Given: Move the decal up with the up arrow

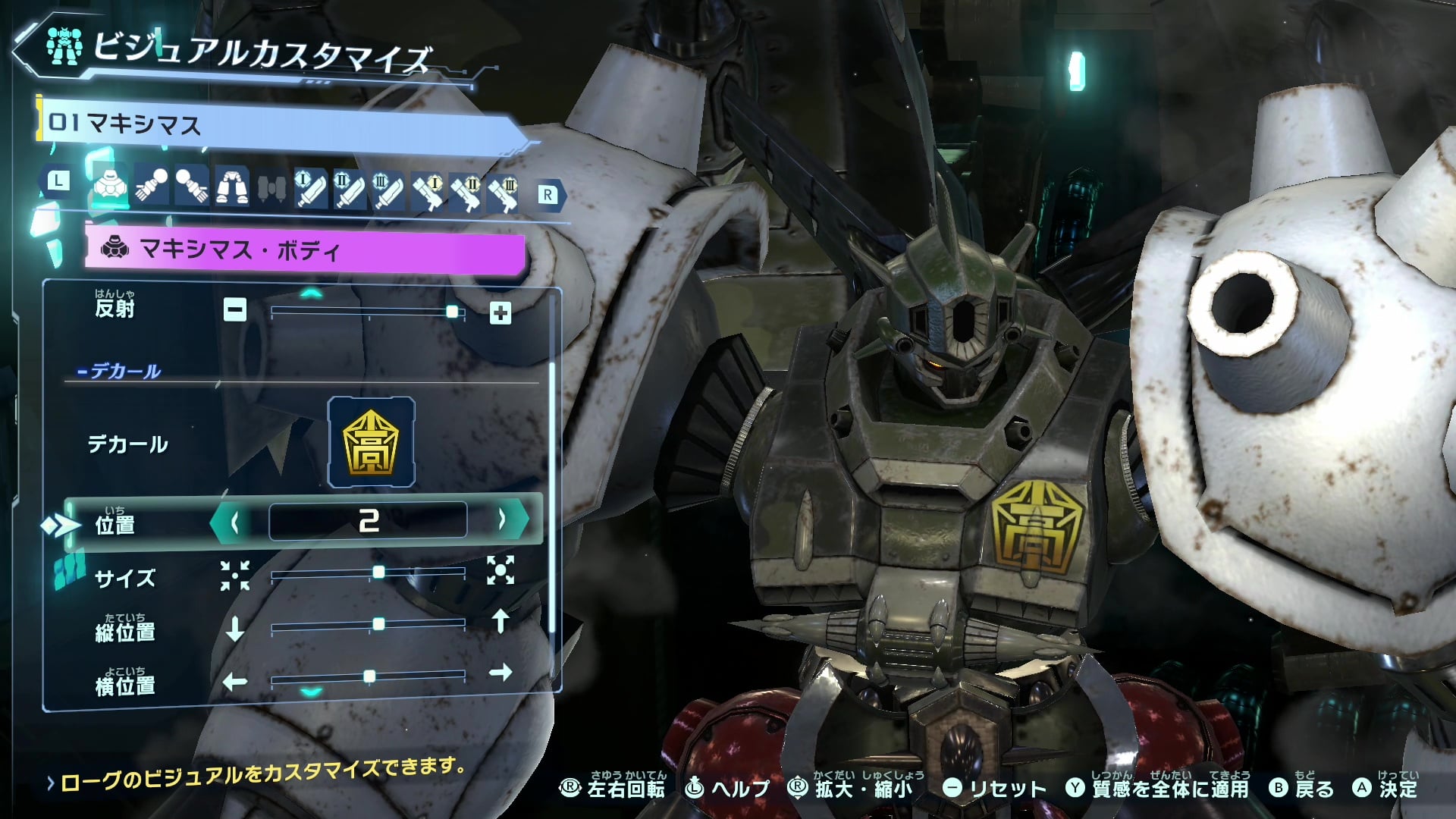Looking at the screenshot, I should tap(500, 621).
